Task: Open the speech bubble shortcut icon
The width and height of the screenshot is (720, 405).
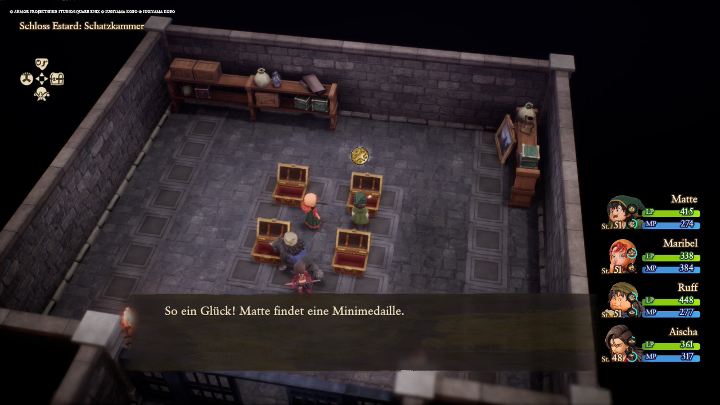Action: 41,63
